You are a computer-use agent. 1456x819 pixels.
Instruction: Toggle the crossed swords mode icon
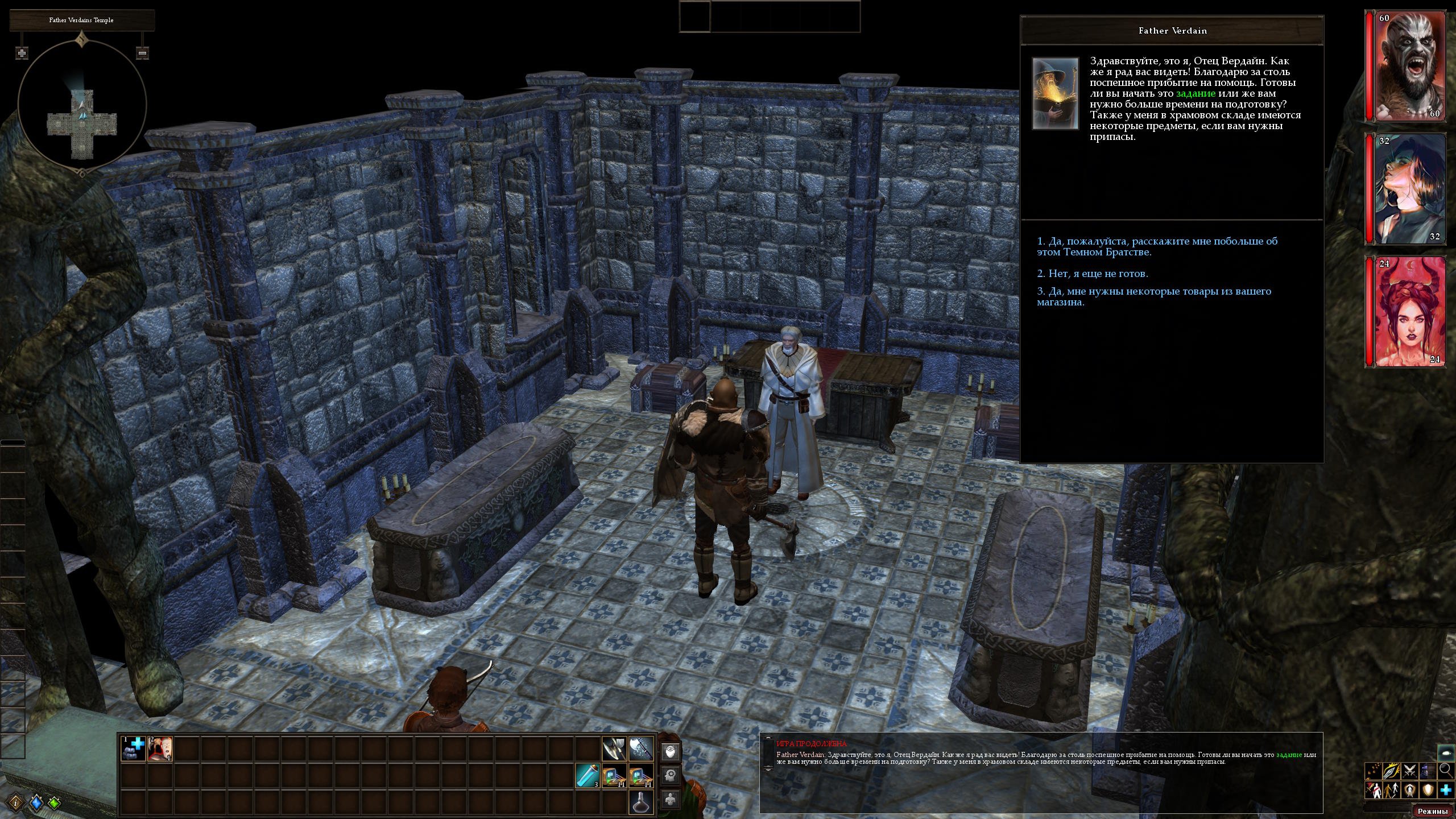pyautogui.click(x=1409, y=771)
